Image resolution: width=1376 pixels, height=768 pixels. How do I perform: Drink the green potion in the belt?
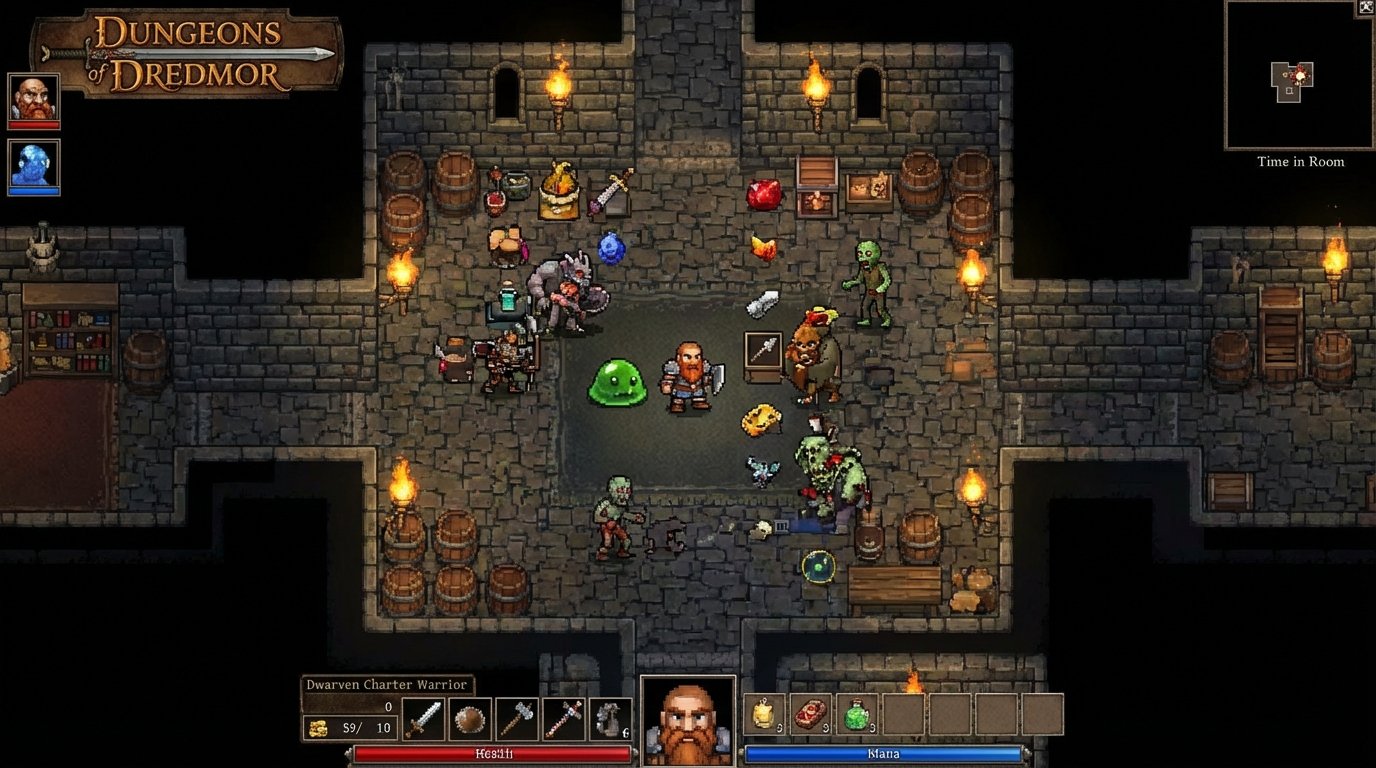(x=858, y=714)
